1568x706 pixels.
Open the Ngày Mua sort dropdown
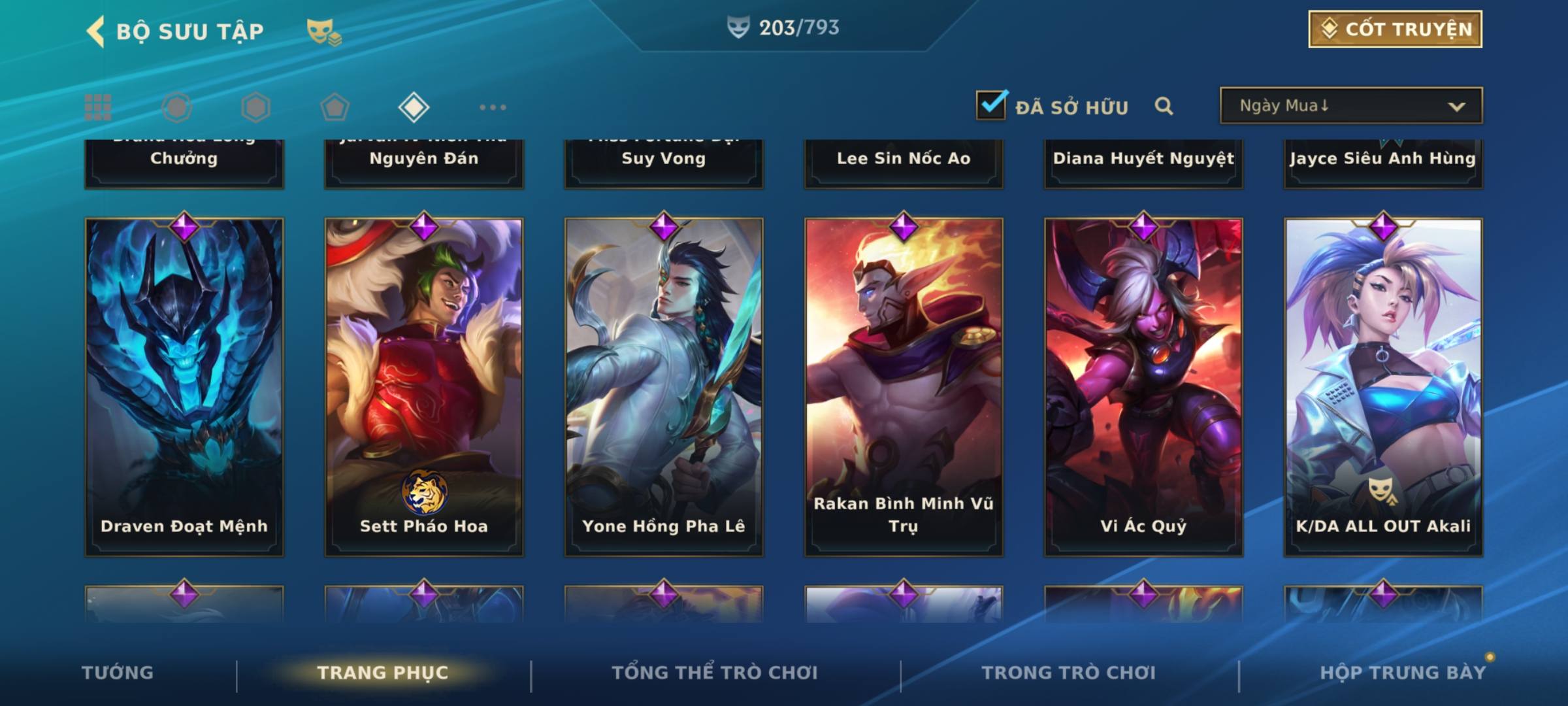1350,106
